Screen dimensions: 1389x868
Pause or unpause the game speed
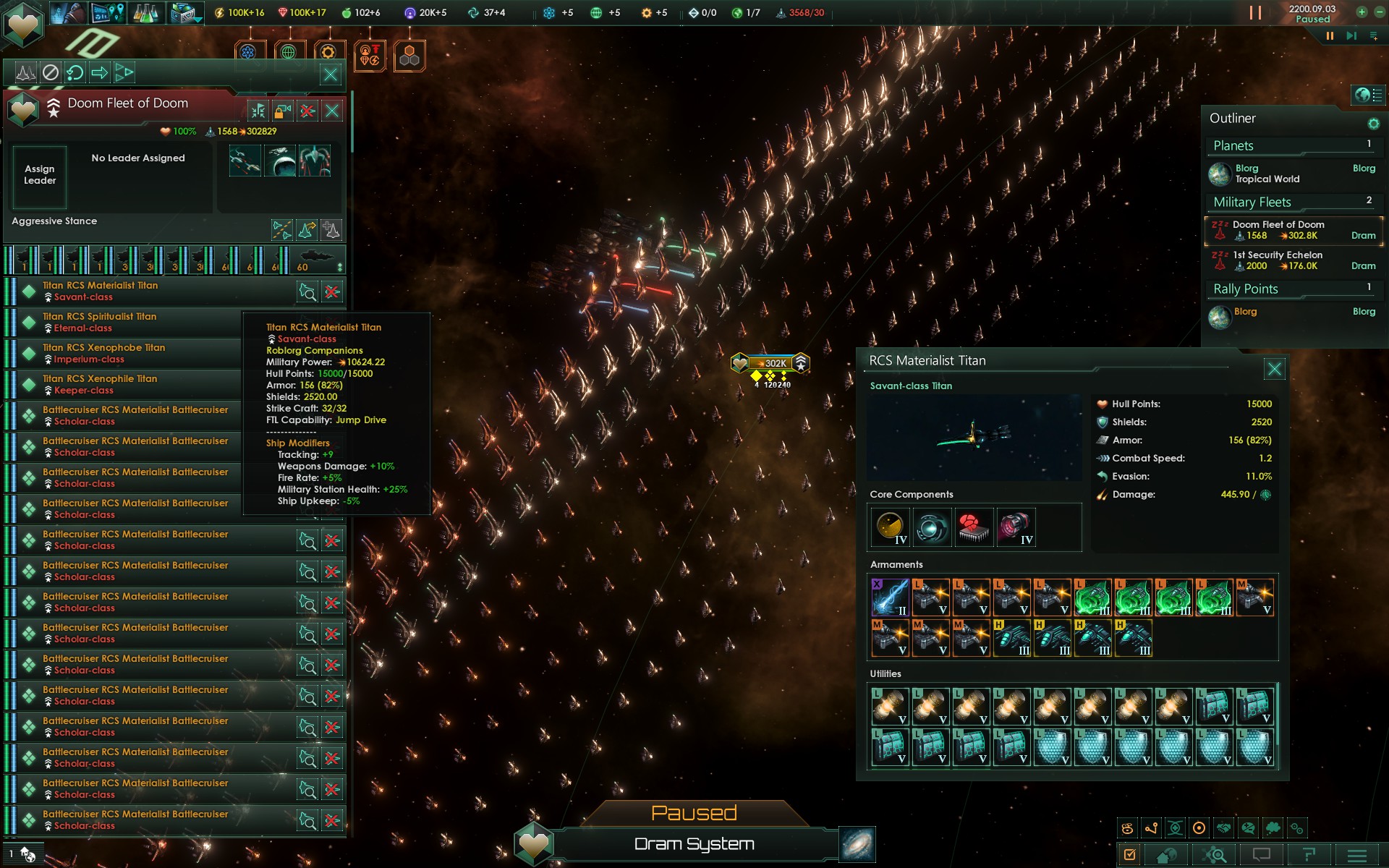1330,36
